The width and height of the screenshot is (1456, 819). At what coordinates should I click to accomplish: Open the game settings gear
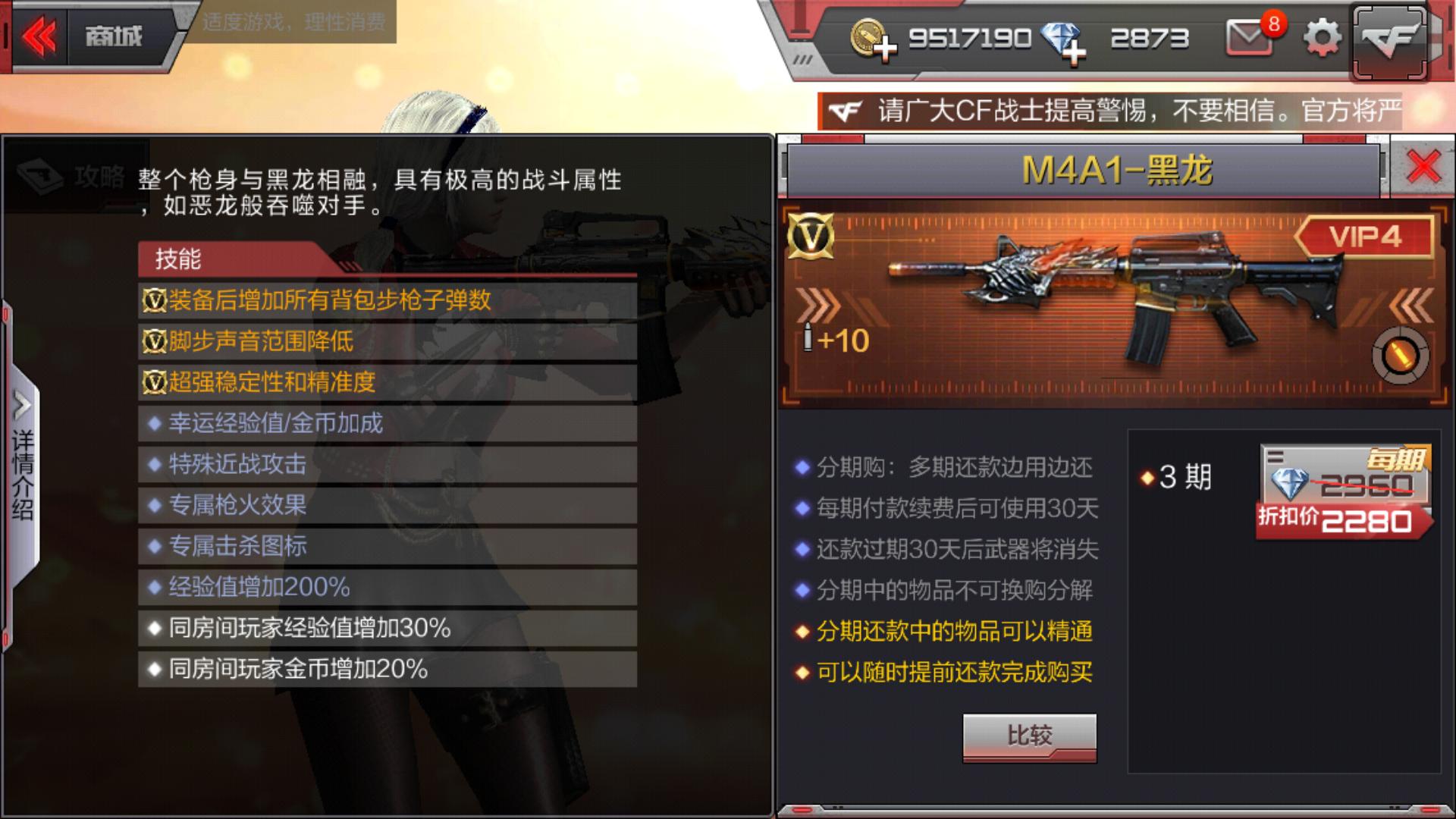coord(1322,36)
